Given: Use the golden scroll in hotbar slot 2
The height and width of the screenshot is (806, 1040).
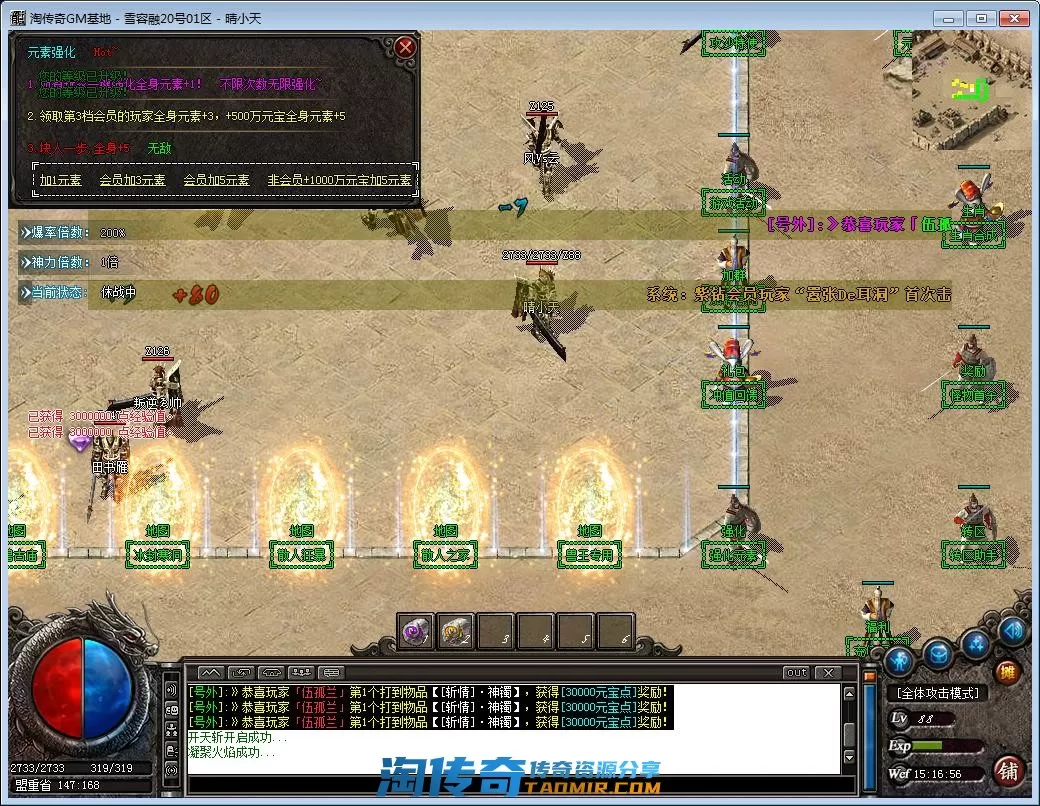Looking at the screenshot, I should [456, 631].
